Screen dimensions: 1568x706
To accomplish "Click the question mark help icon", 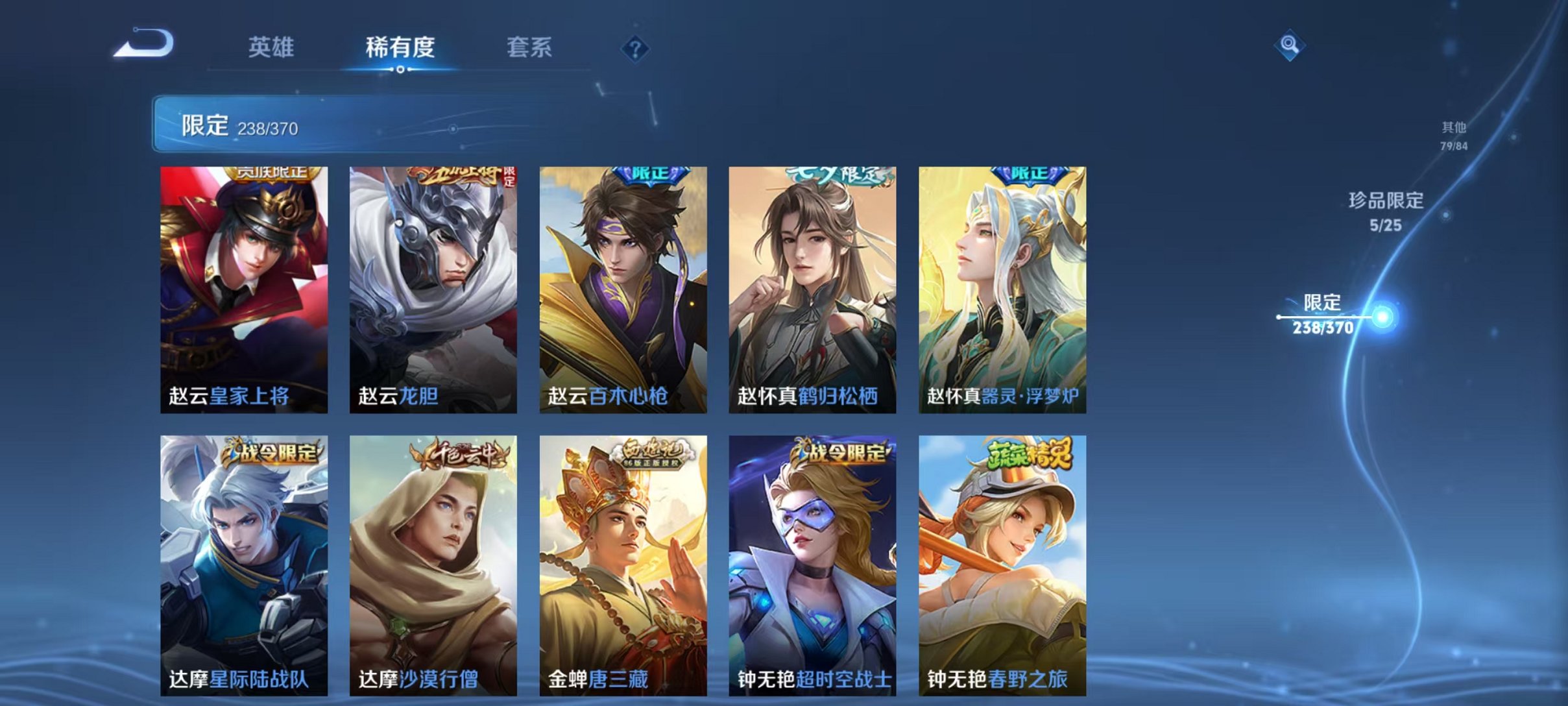I will [x=637, y=49].
